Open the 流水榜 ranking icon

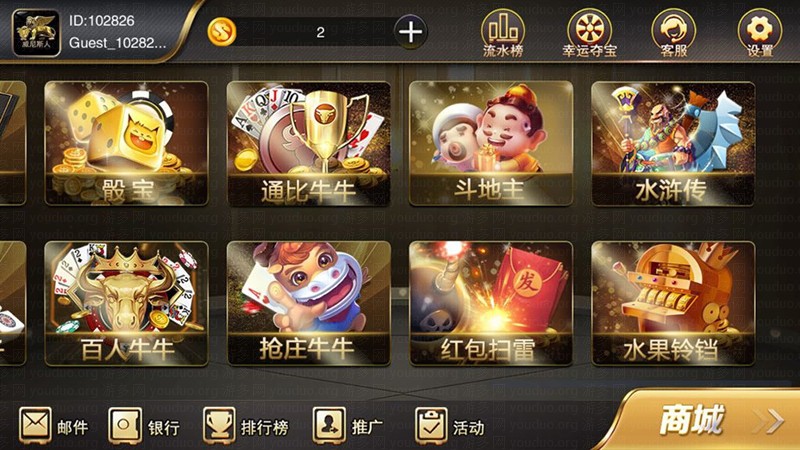click(502, 31)
